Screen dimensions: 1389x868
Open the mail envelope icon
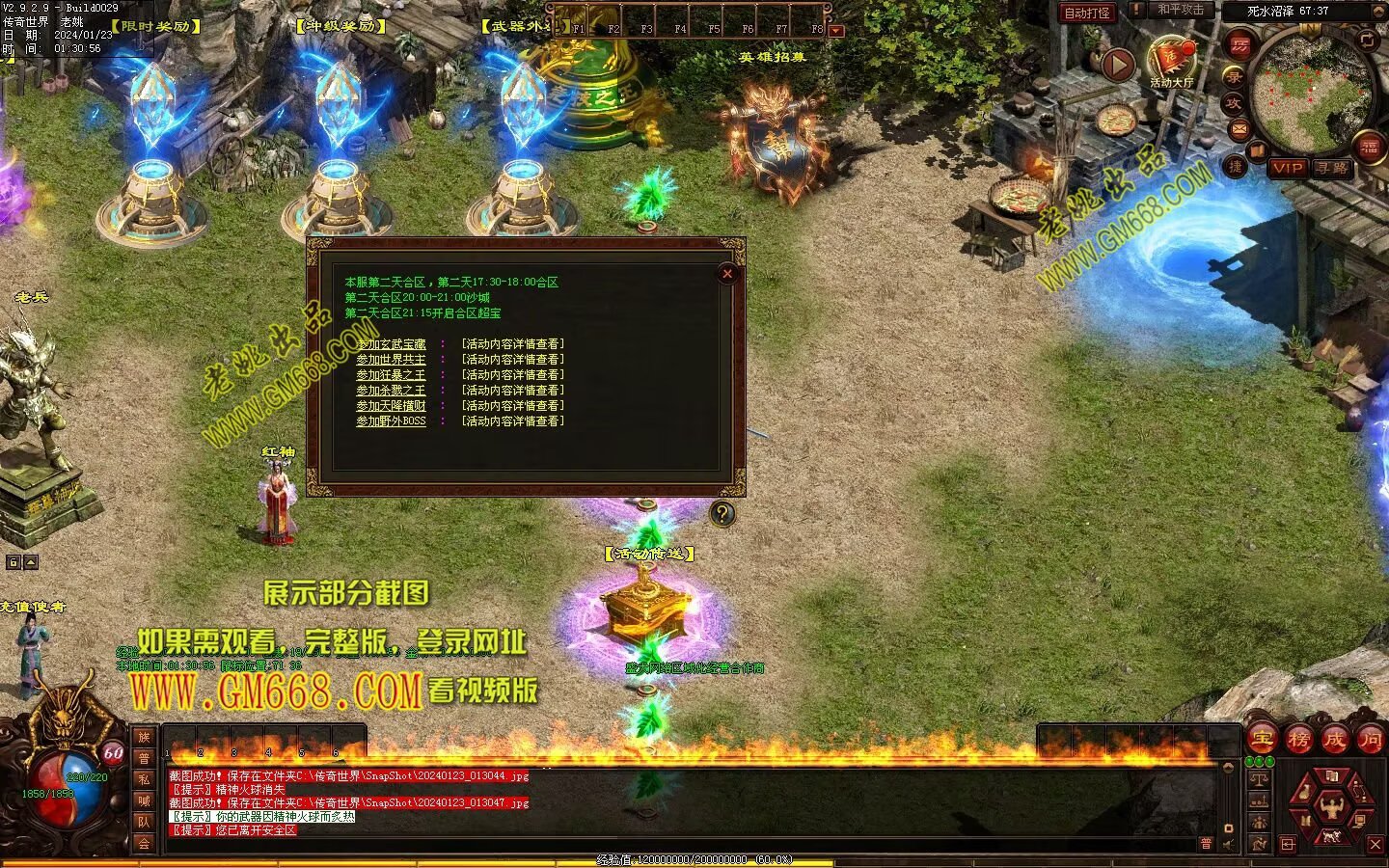(x=1239, y=128)
